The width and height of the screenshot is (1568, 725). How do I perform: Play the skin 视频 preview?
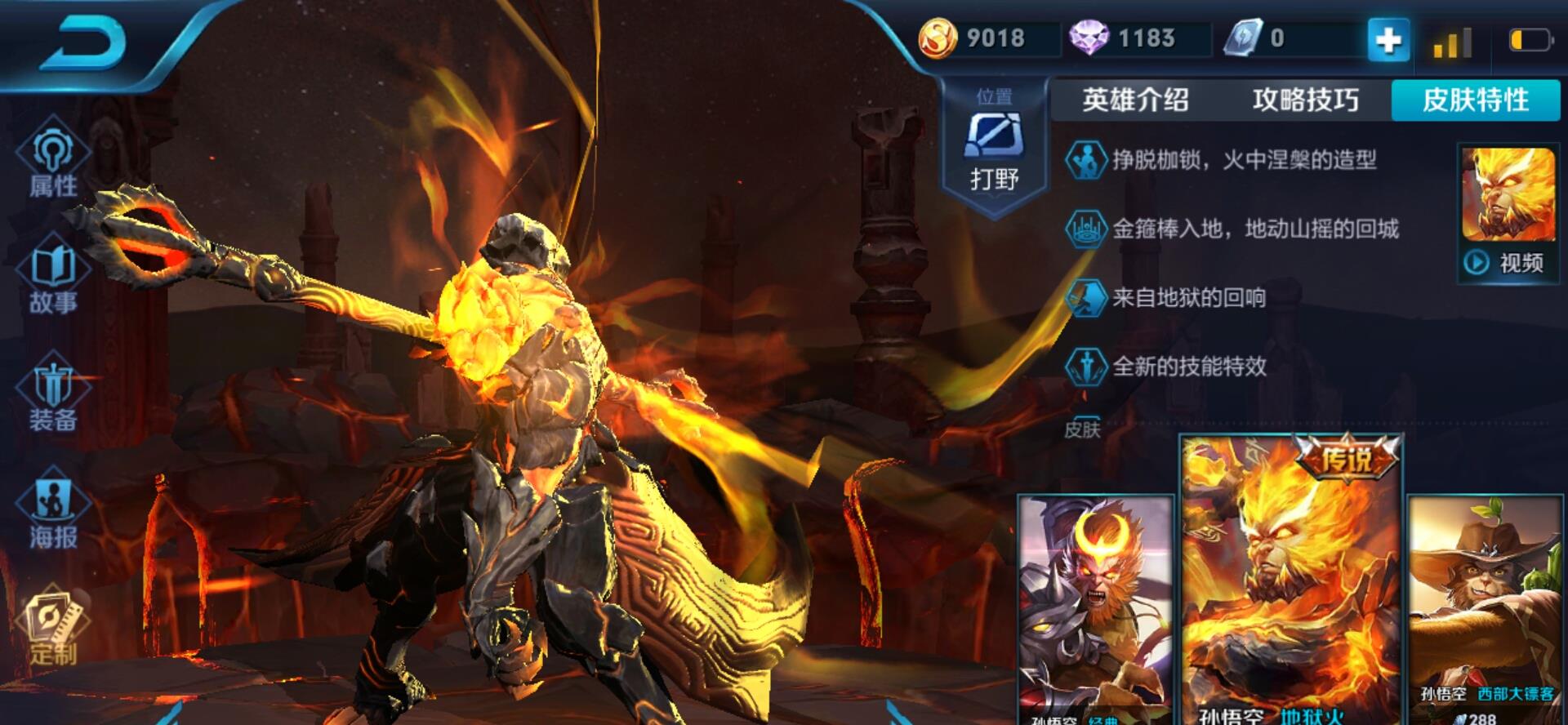1508,262
